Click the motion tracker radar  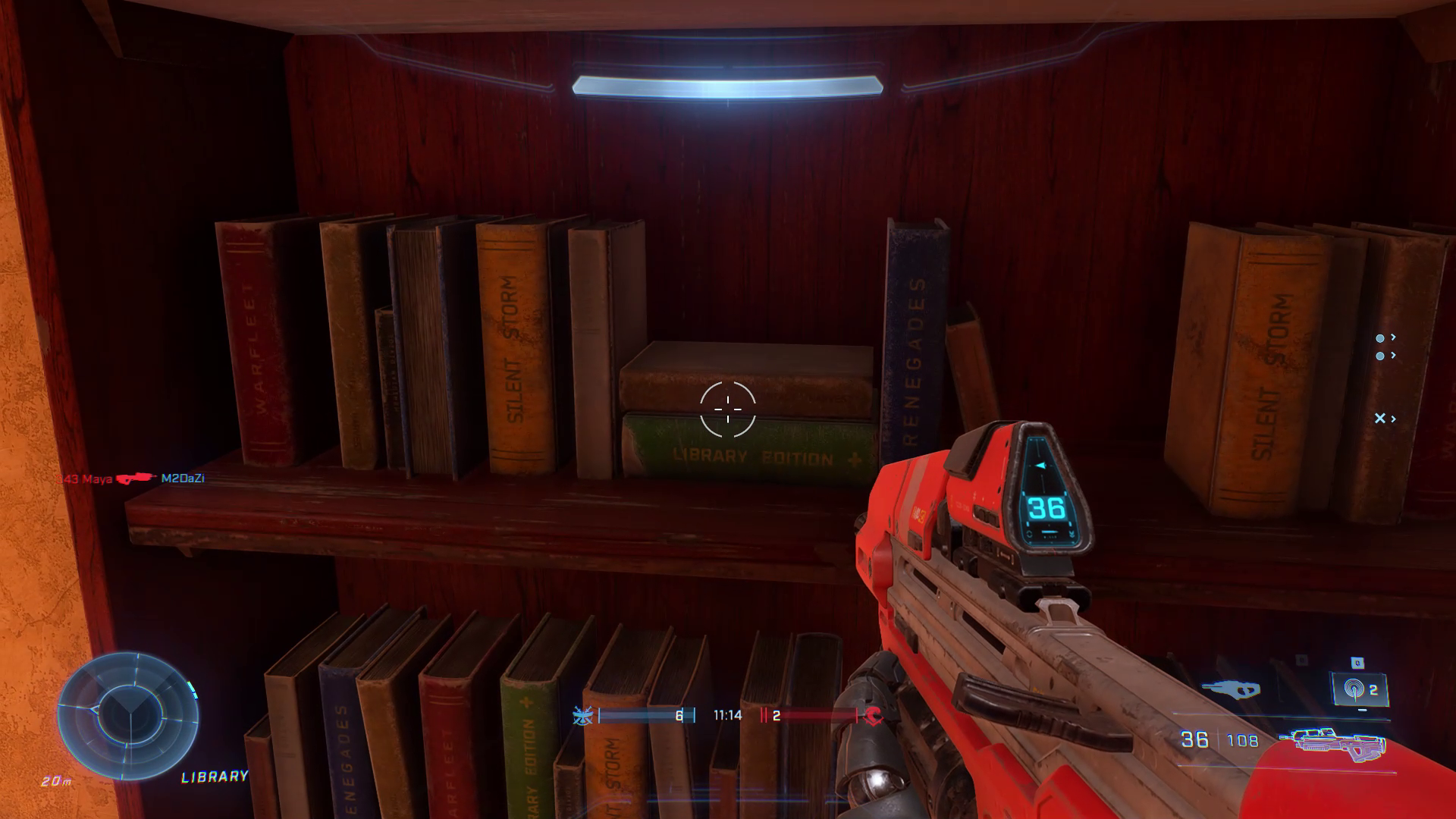tap(127, 715)
